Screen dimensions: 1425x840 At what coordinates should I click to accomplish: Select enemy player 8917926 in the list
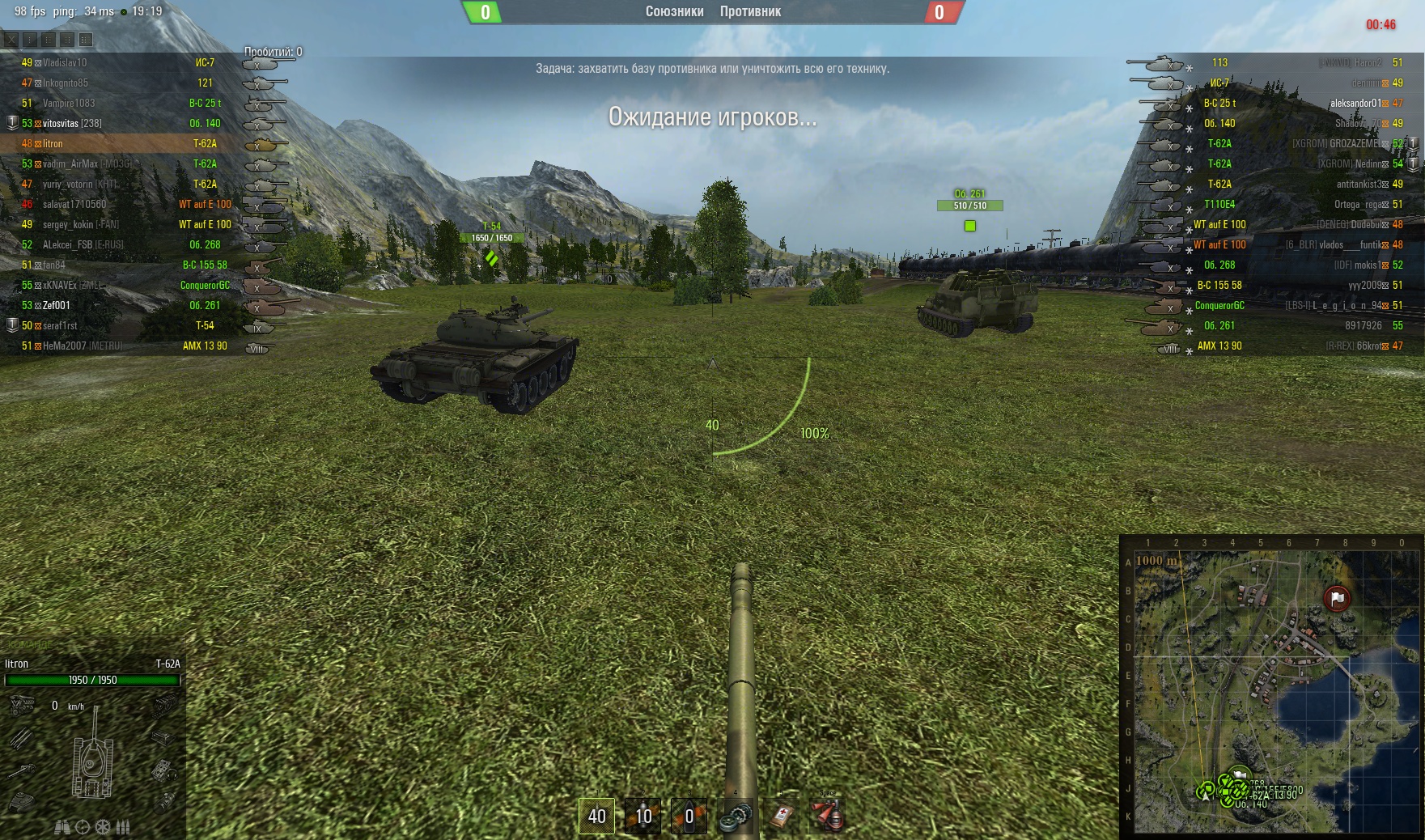[1364, 325]
